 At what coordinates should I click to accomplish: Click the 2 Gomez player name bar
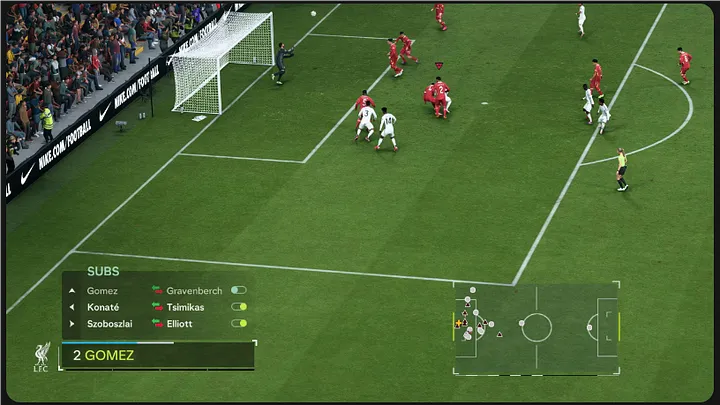click(158, 355)
